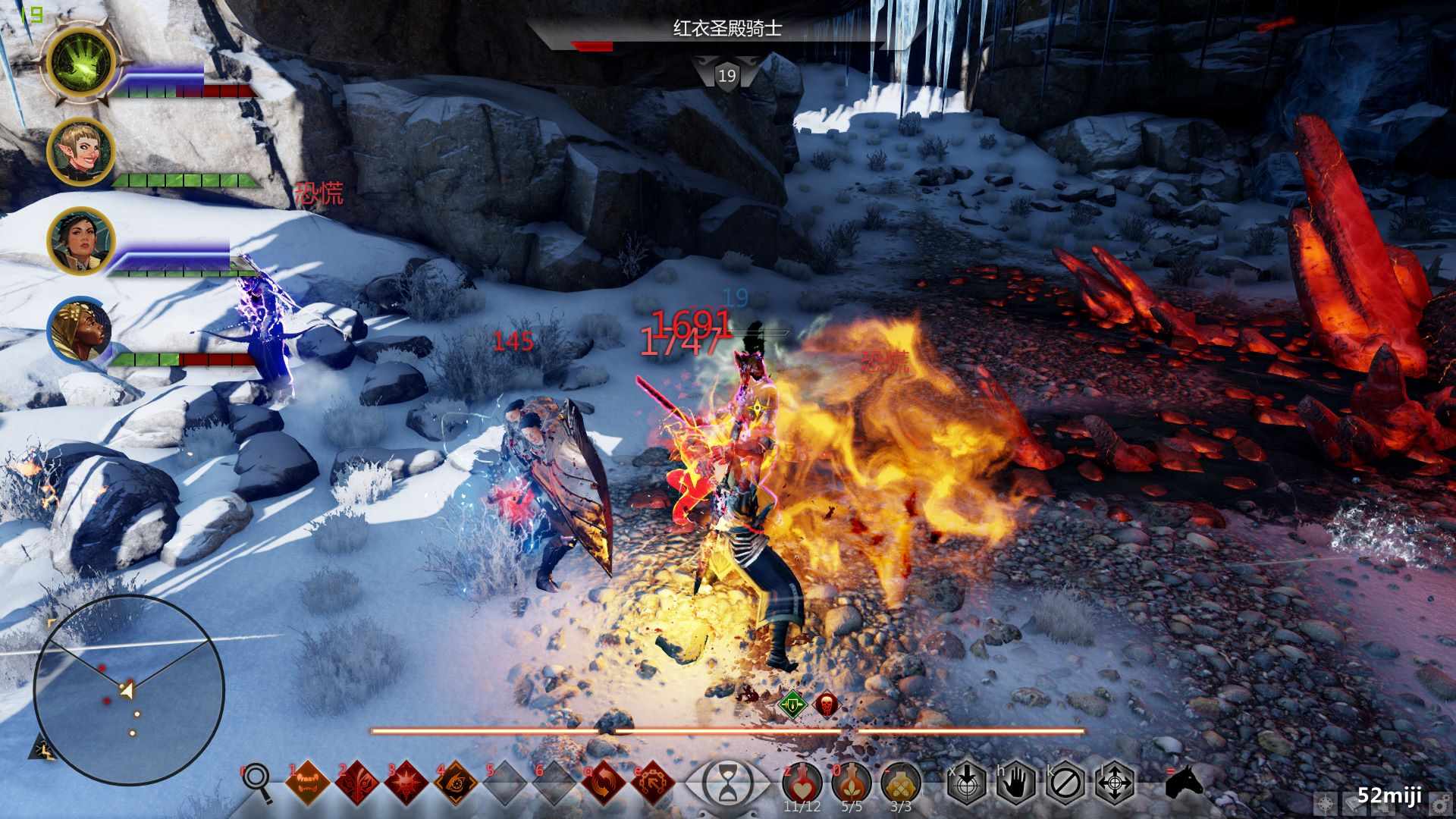The width and height of the screenshot is (1456, 819).
Task: Use the swirling arrows ability
Action: [x=604, y=783]
